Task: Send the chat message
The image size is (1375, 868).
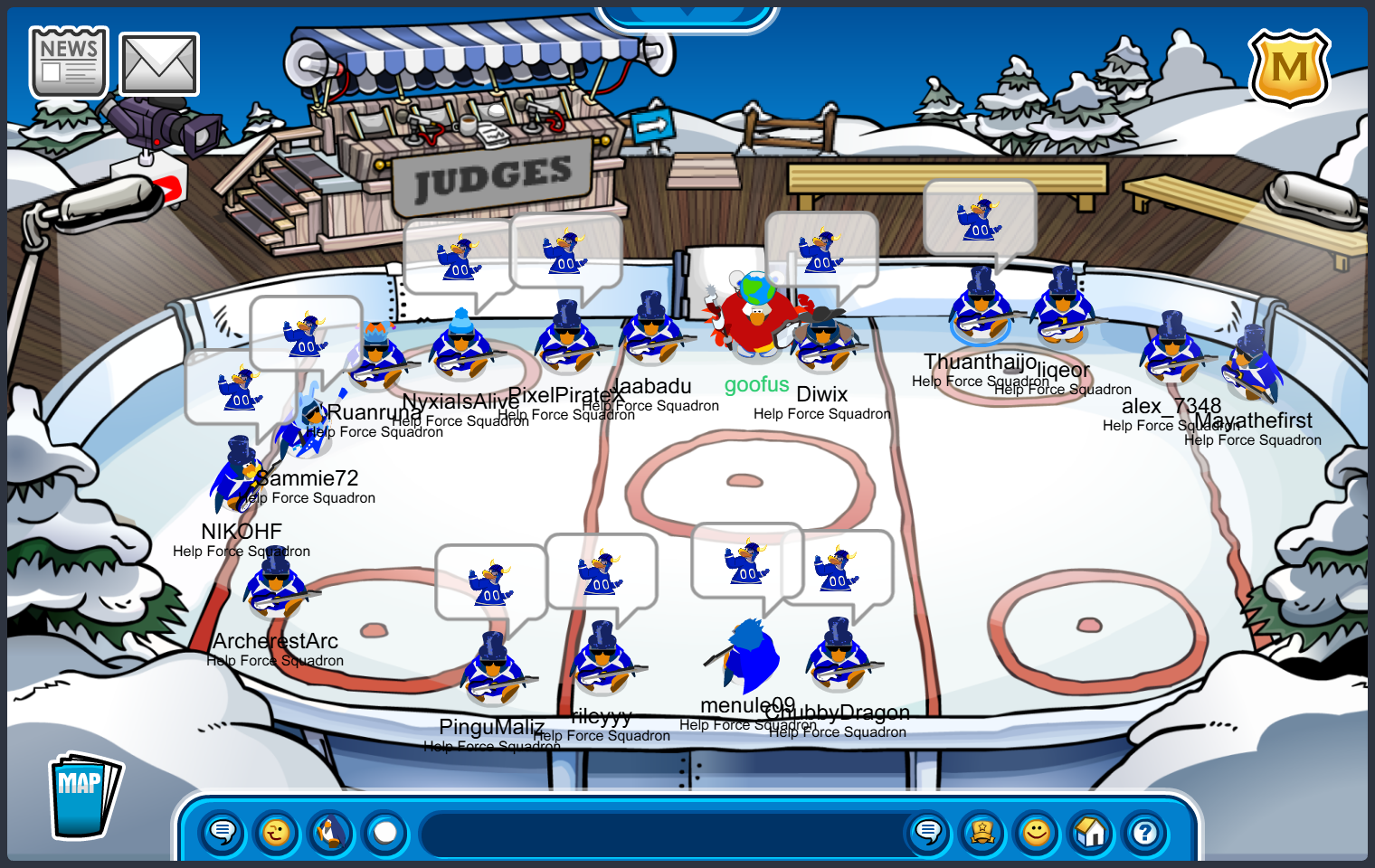Action: [928, 832]
